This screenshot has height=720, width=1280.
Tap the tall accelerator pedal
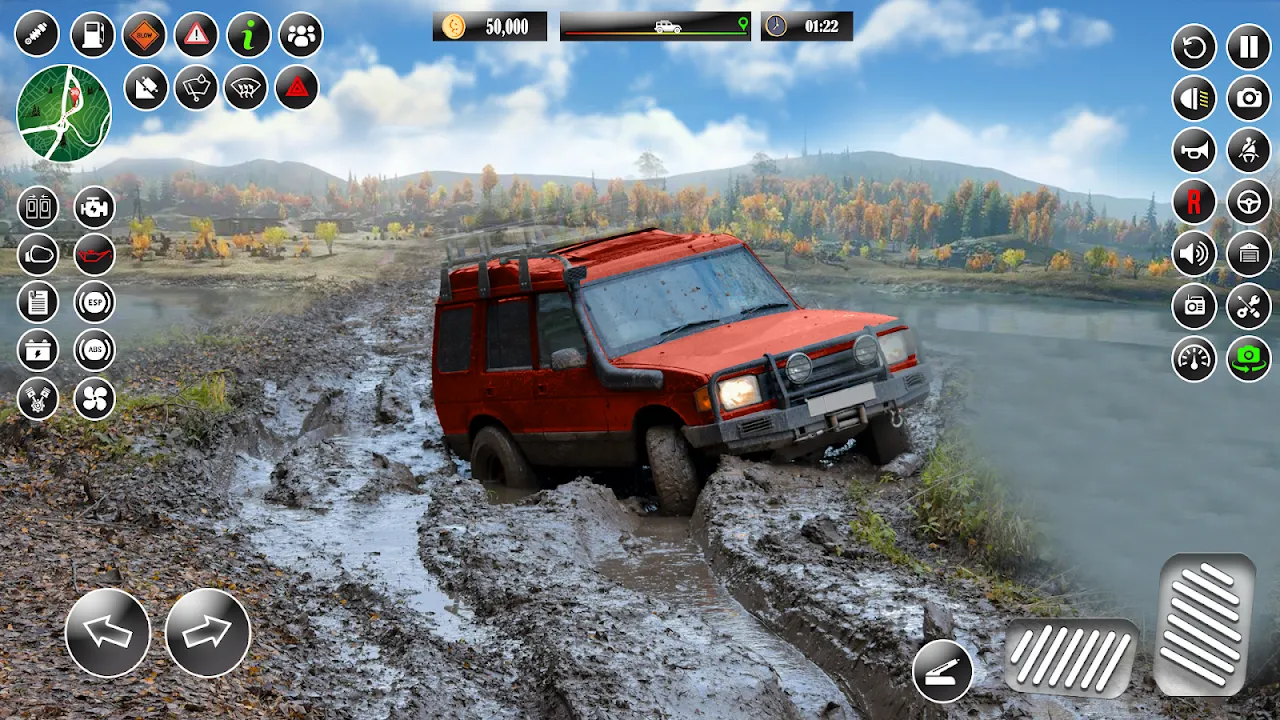coord(1205,623)
